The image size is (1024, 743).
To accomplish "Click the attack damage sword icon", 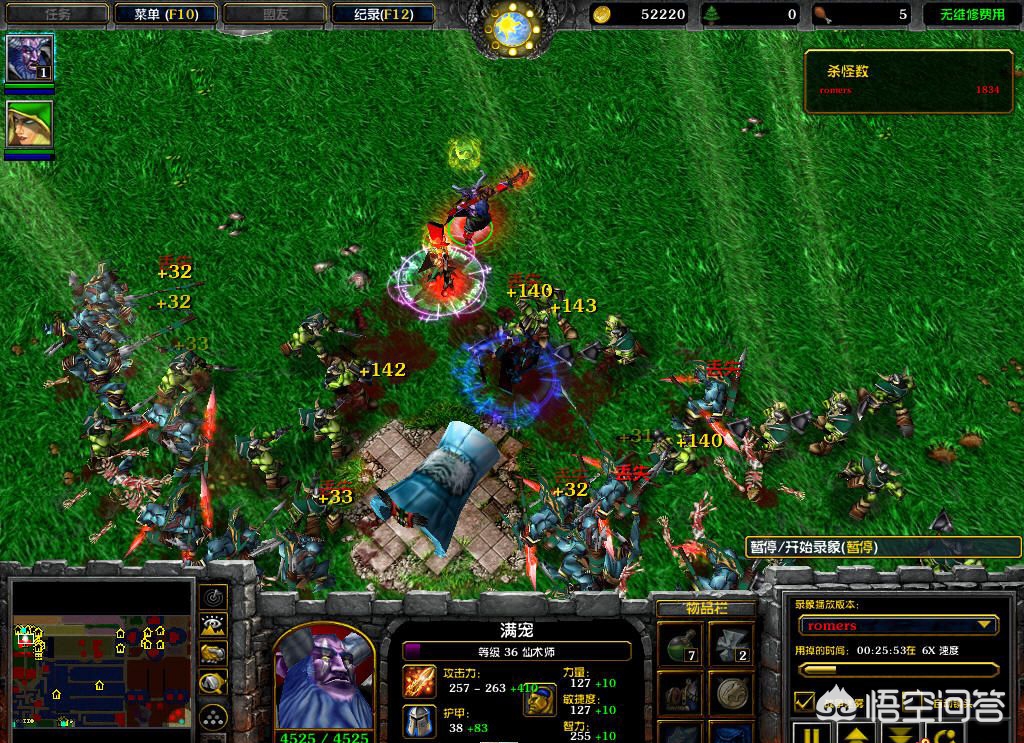I will pos(418,681).
